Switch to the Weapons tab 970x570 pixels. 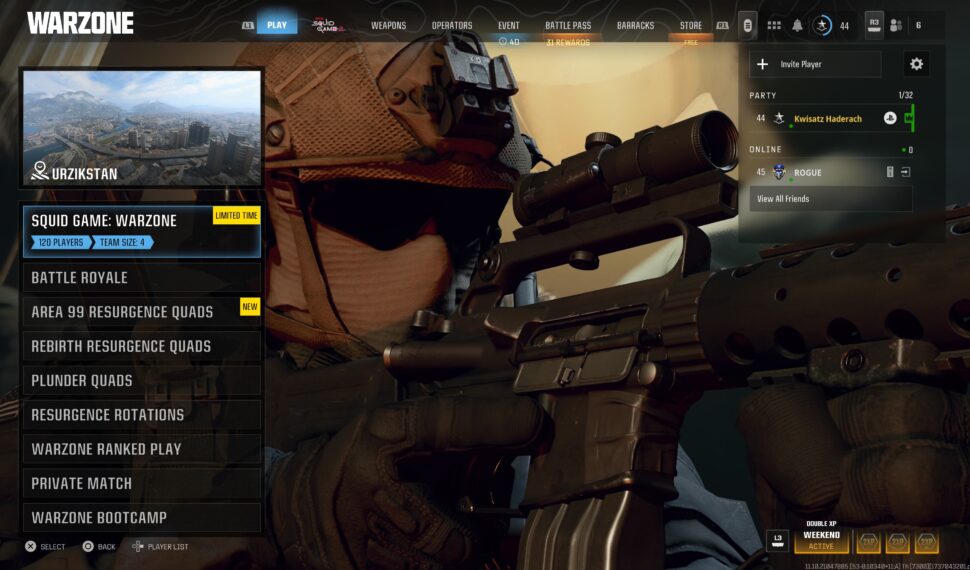tap(388, 25)
